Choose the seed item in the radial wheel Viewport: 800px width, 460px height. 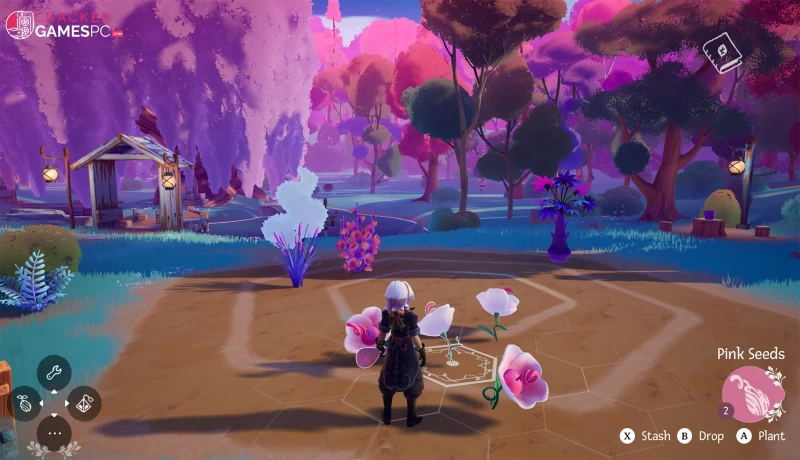(x=25, y=403)
